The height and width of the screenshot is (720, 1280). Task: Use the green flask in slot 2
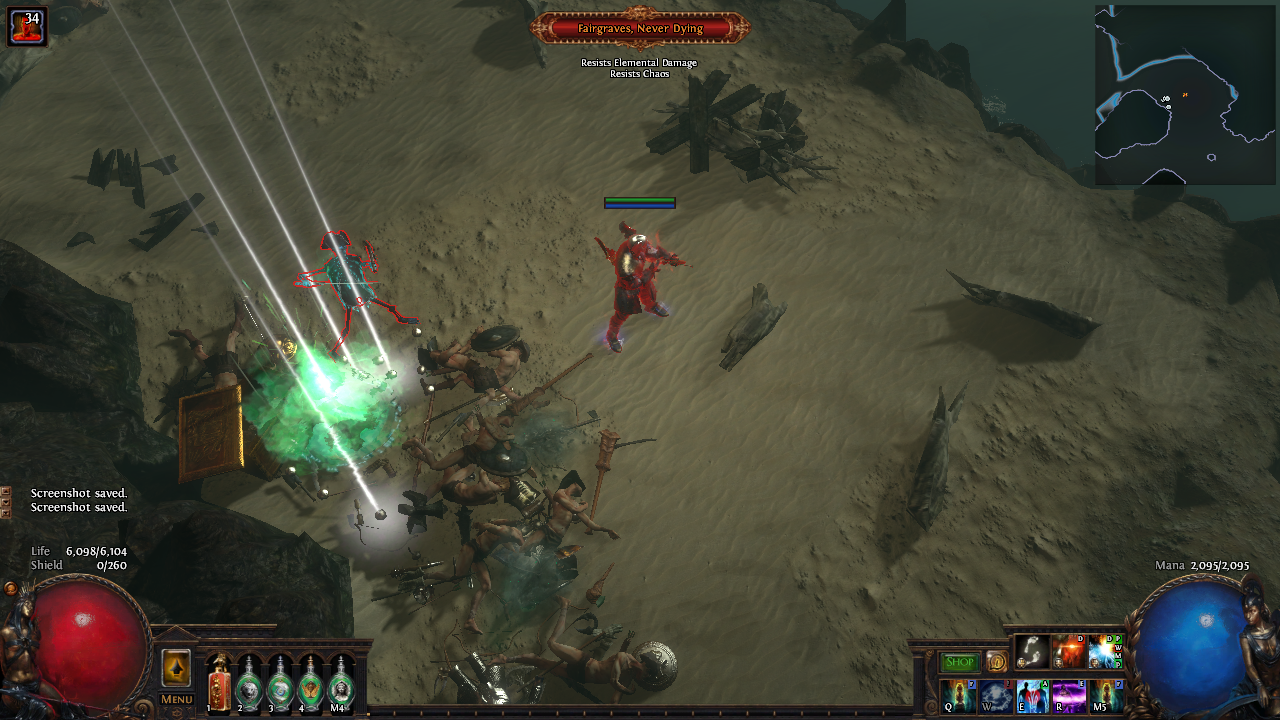pyautogui.click(x=248, y=684)
